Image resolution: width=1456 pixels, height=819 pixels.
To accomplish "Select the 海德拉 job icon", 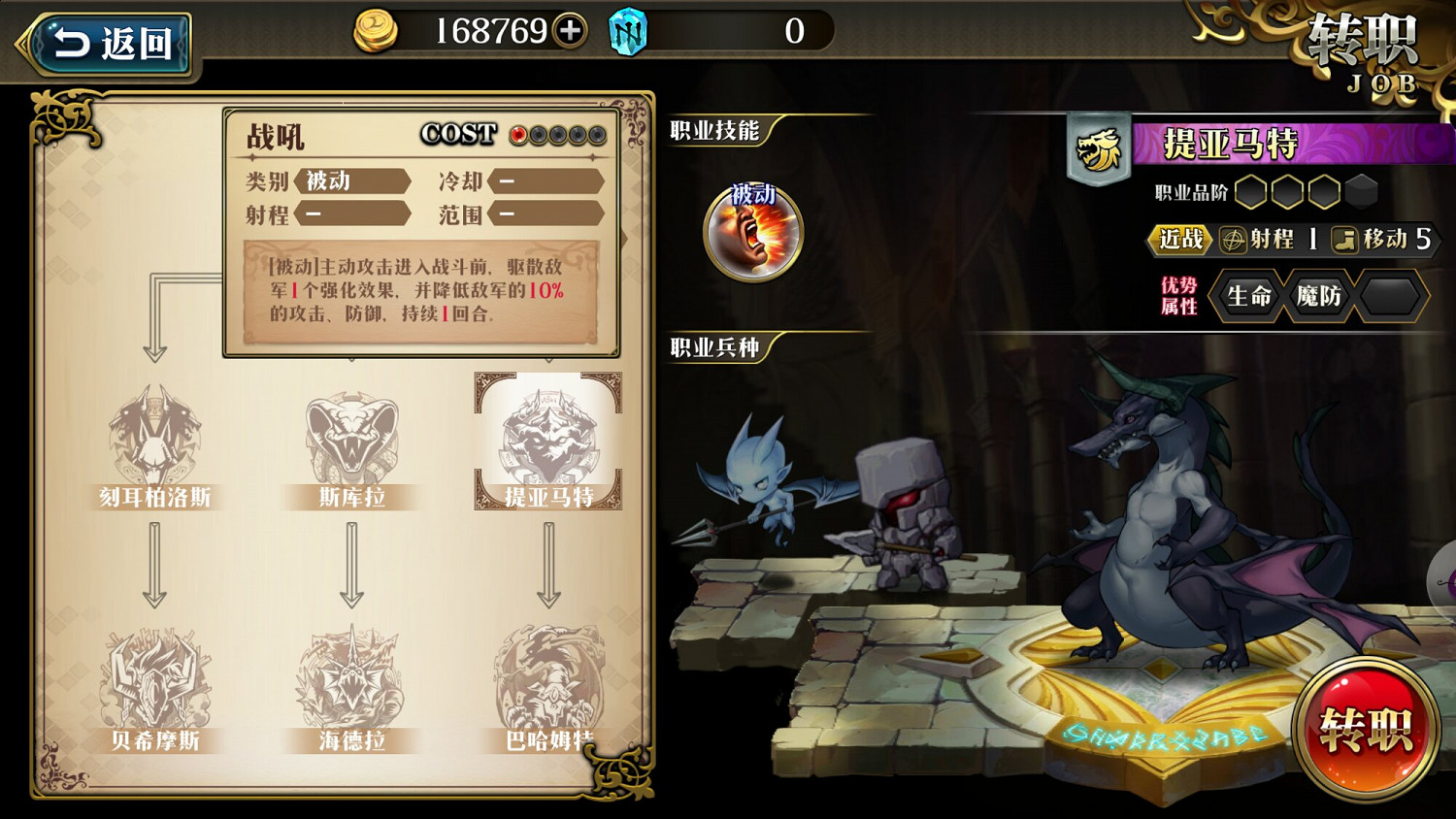I will pos(351,684).
